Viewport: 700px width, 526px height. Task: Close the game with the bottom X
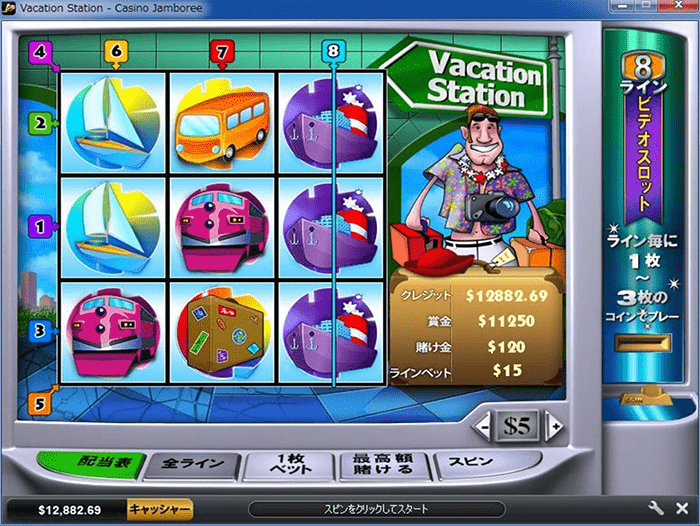click(x=682, y=509)
